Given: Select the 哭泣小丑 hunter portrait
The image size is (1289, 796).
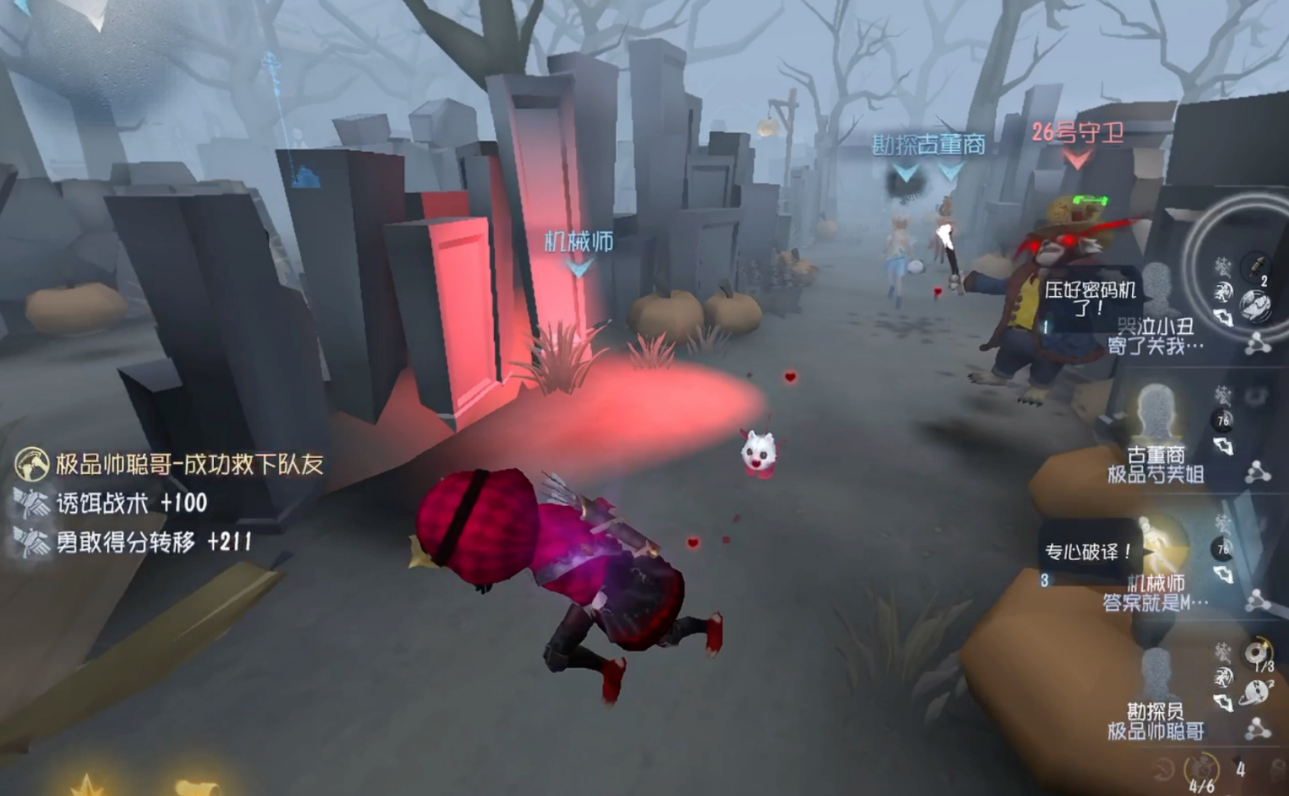Looking at the screenshot, I should point(1157,290).
